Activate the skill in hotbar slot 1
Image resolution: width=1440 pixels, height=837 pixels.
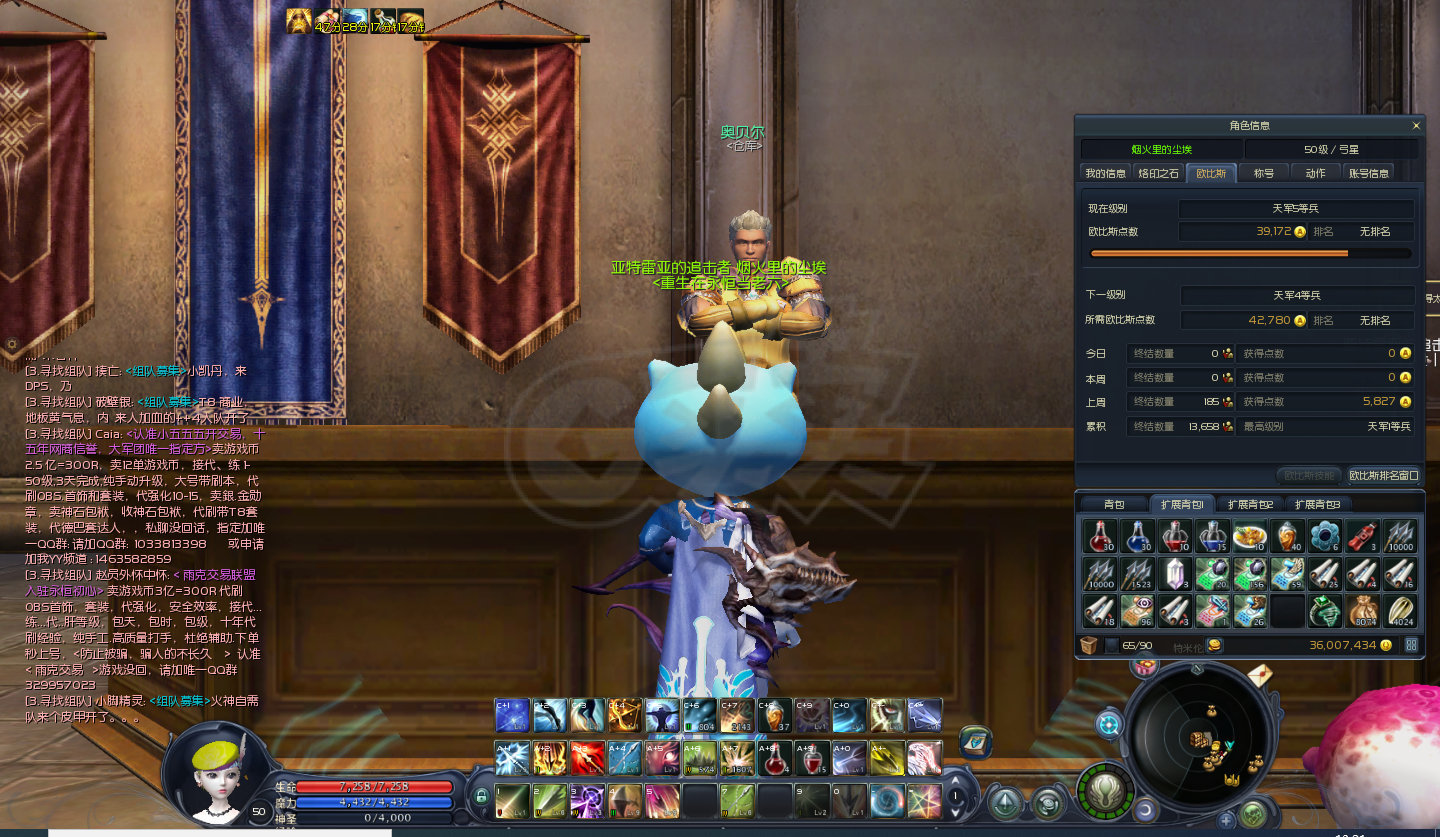[x=512, y=800]
